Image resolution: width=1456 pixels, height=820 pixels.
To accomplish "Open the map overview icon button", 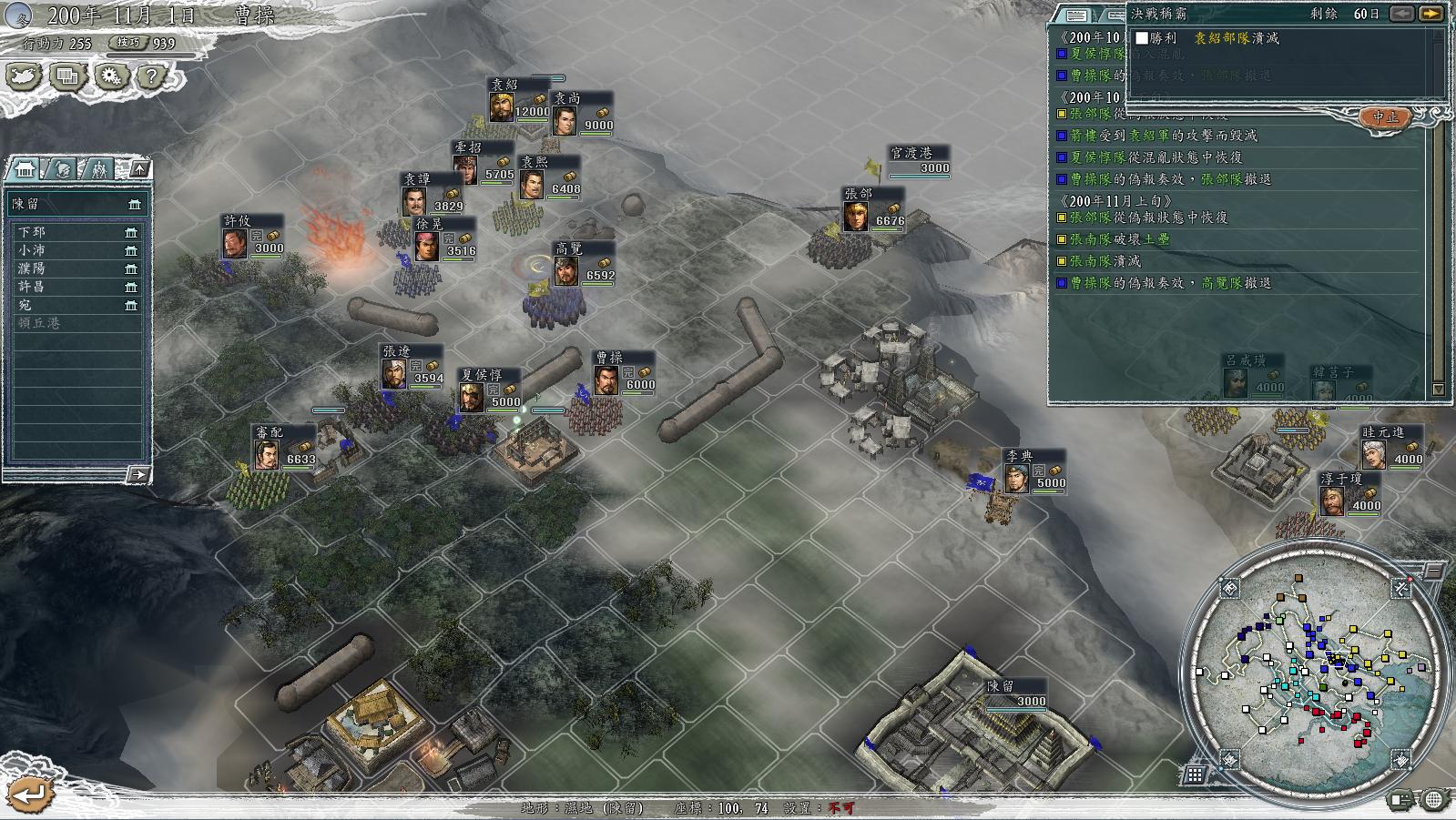I will pyautogui.click(x=24, y=76).
